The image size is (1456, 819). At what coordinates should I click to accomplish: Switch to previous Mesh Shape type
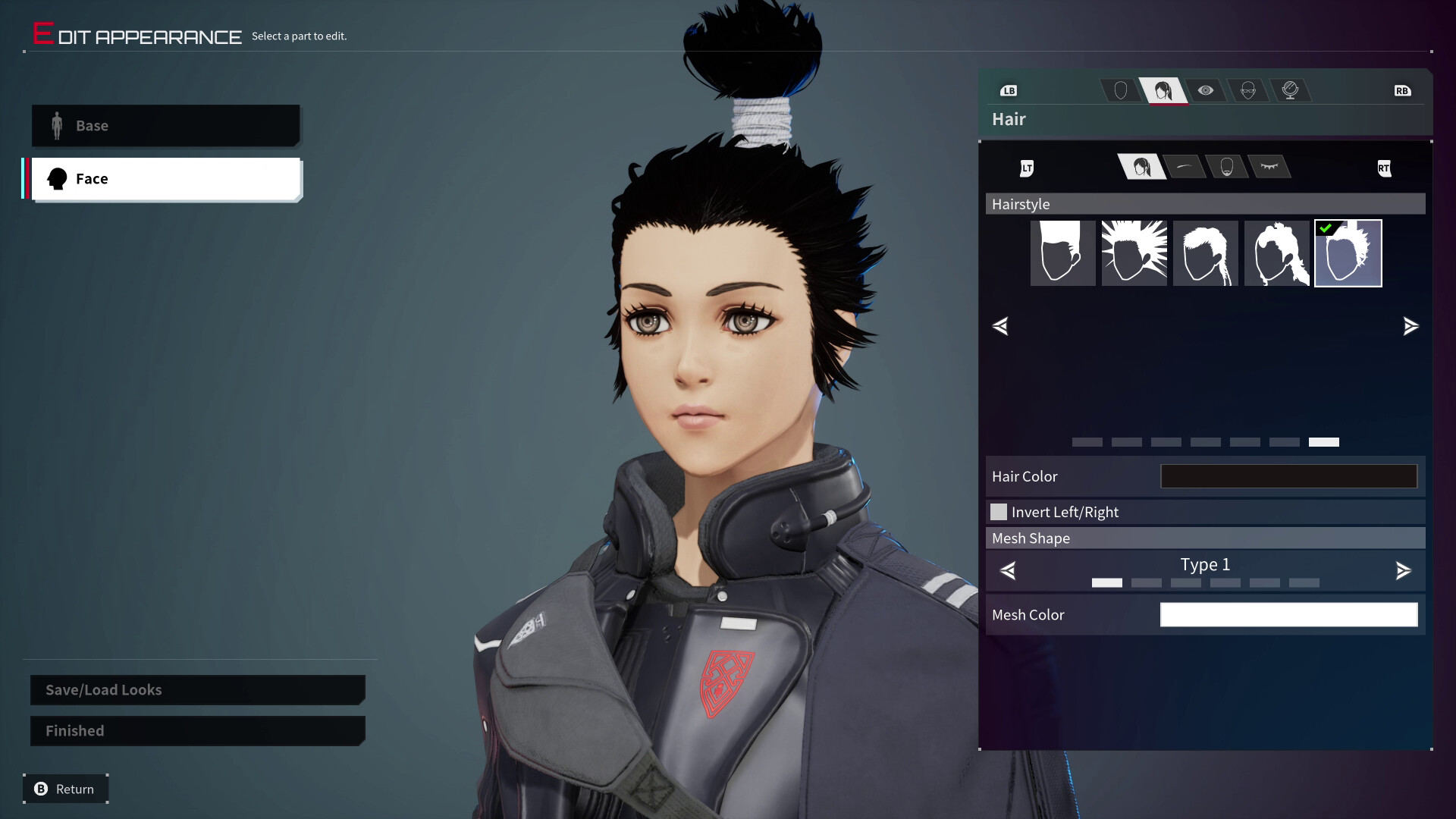click(x=1008, y=570)
